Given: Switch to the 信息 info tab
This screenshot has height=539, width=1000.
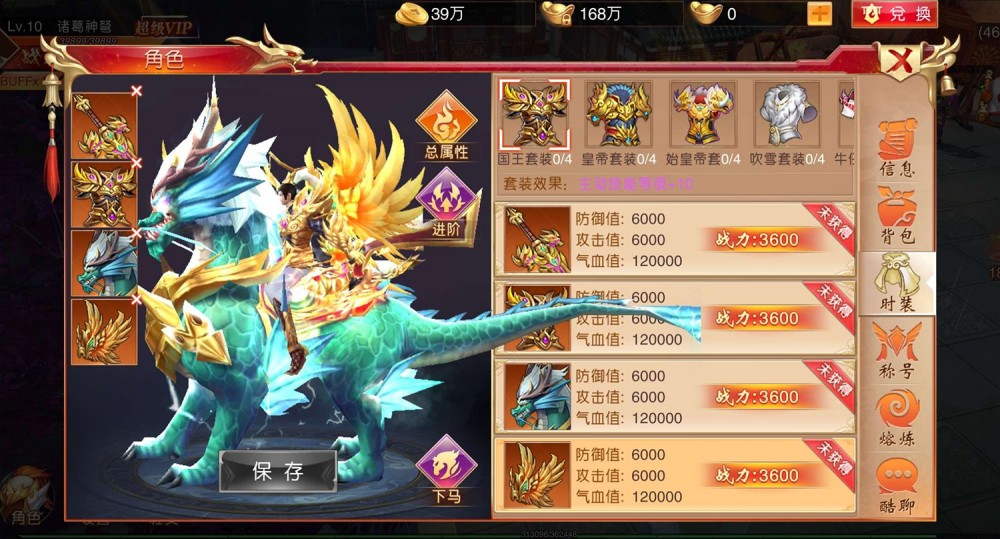Looking at the screenshot, I should coord(896,148).
